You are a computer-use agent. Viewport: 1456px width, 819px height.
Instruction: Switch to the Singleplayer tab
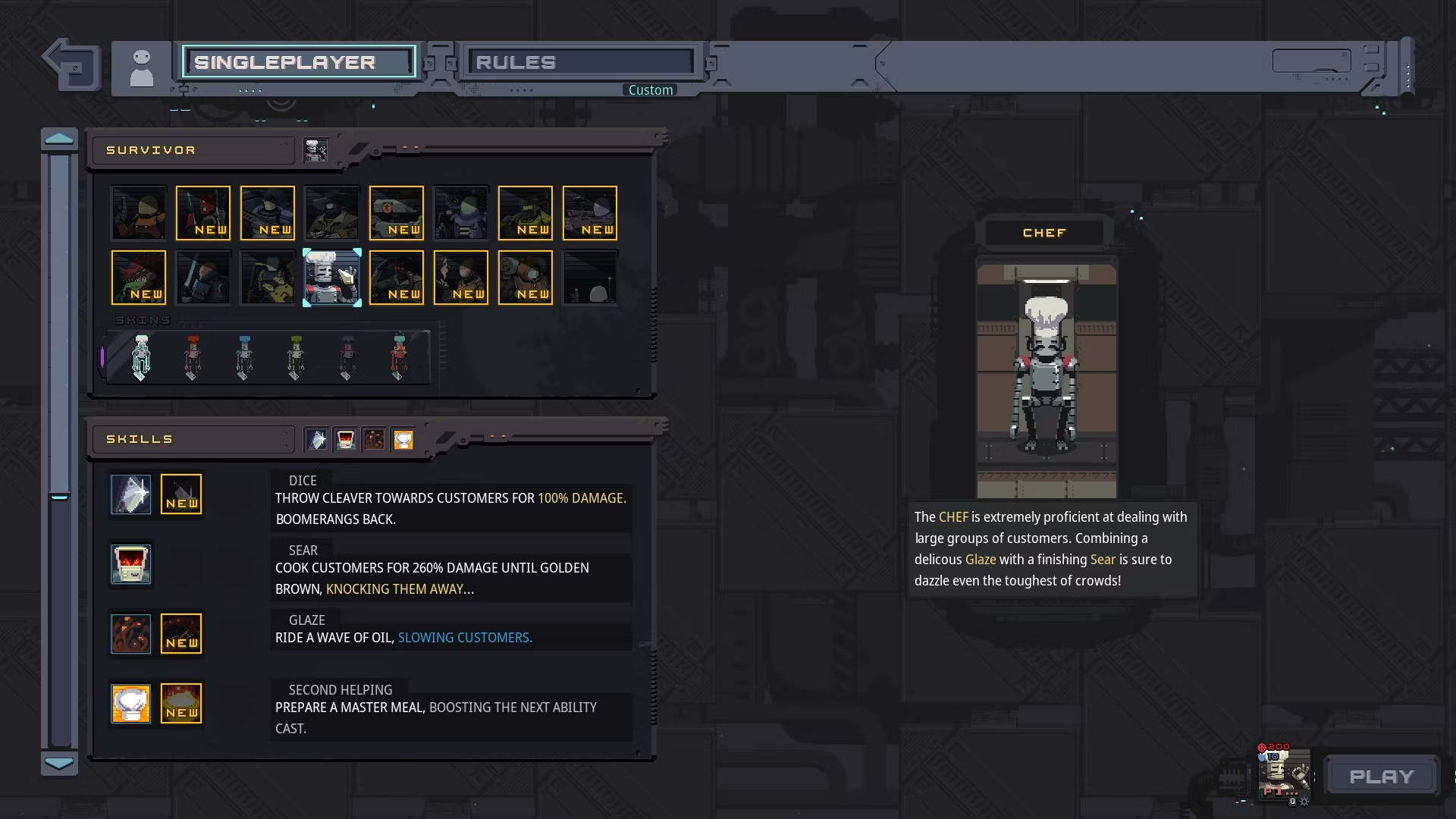[x=299, y=62]
